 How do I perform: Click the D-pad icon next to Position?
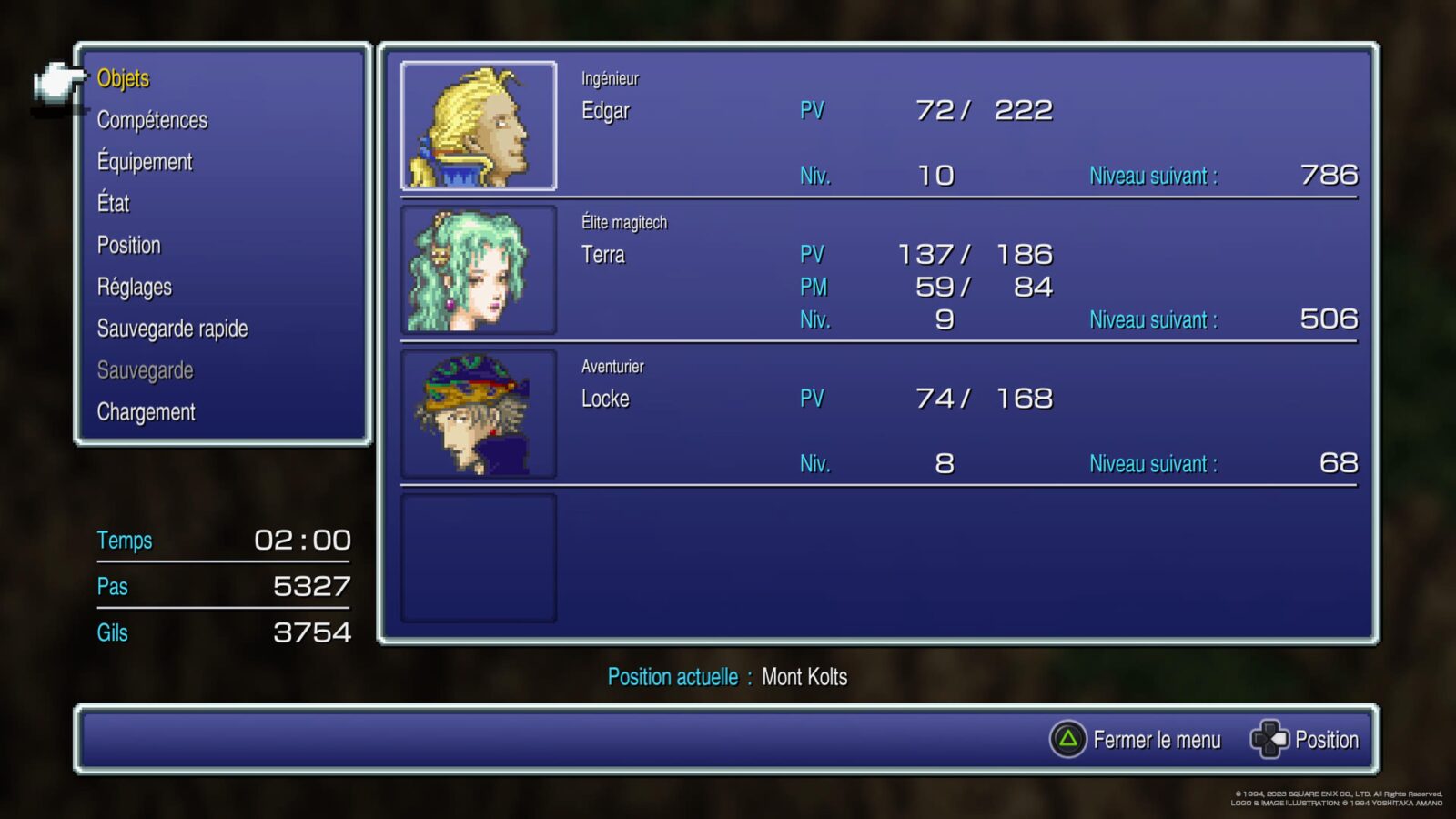(1270, 739)
